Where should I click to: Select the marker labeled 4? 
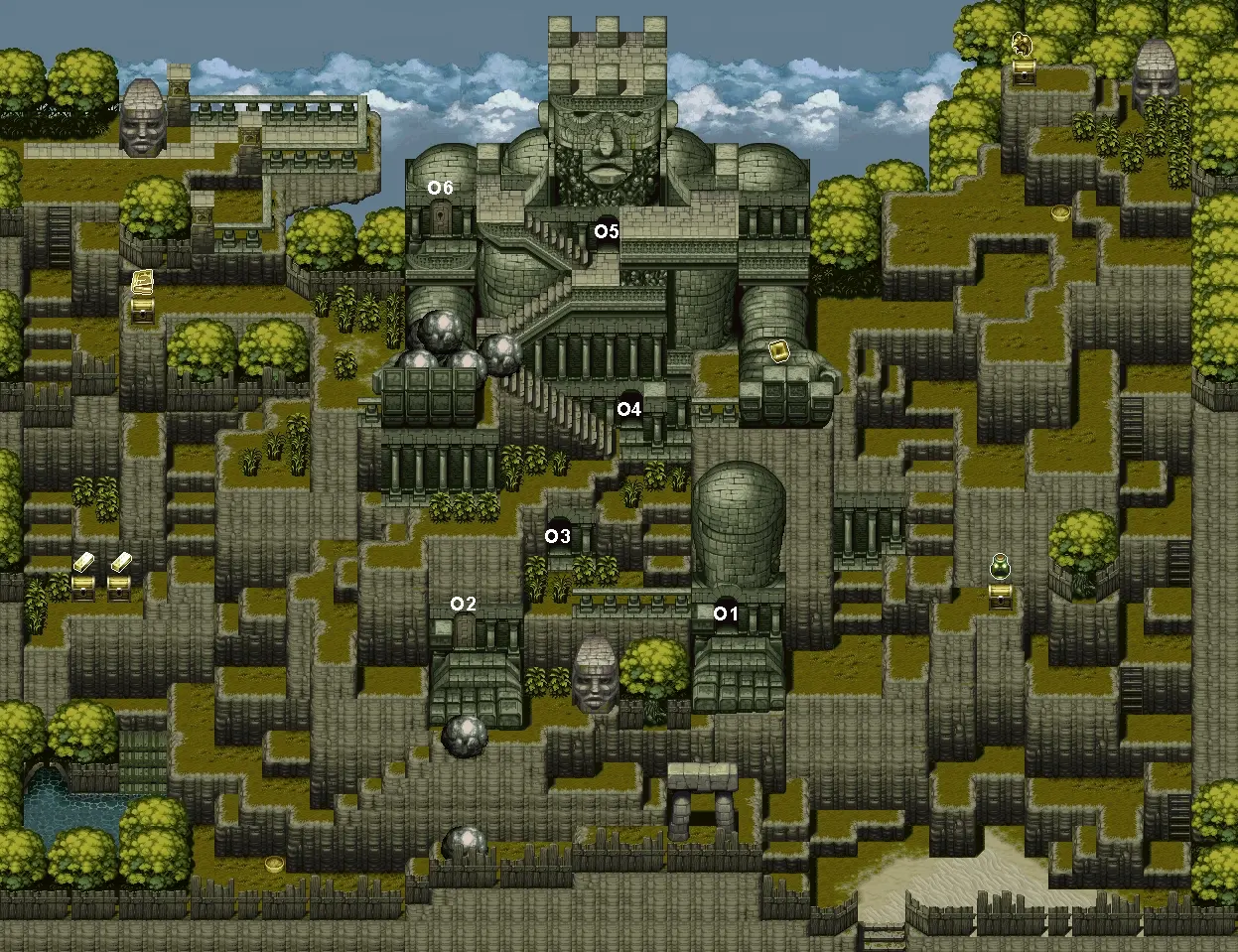coord(629,408)
